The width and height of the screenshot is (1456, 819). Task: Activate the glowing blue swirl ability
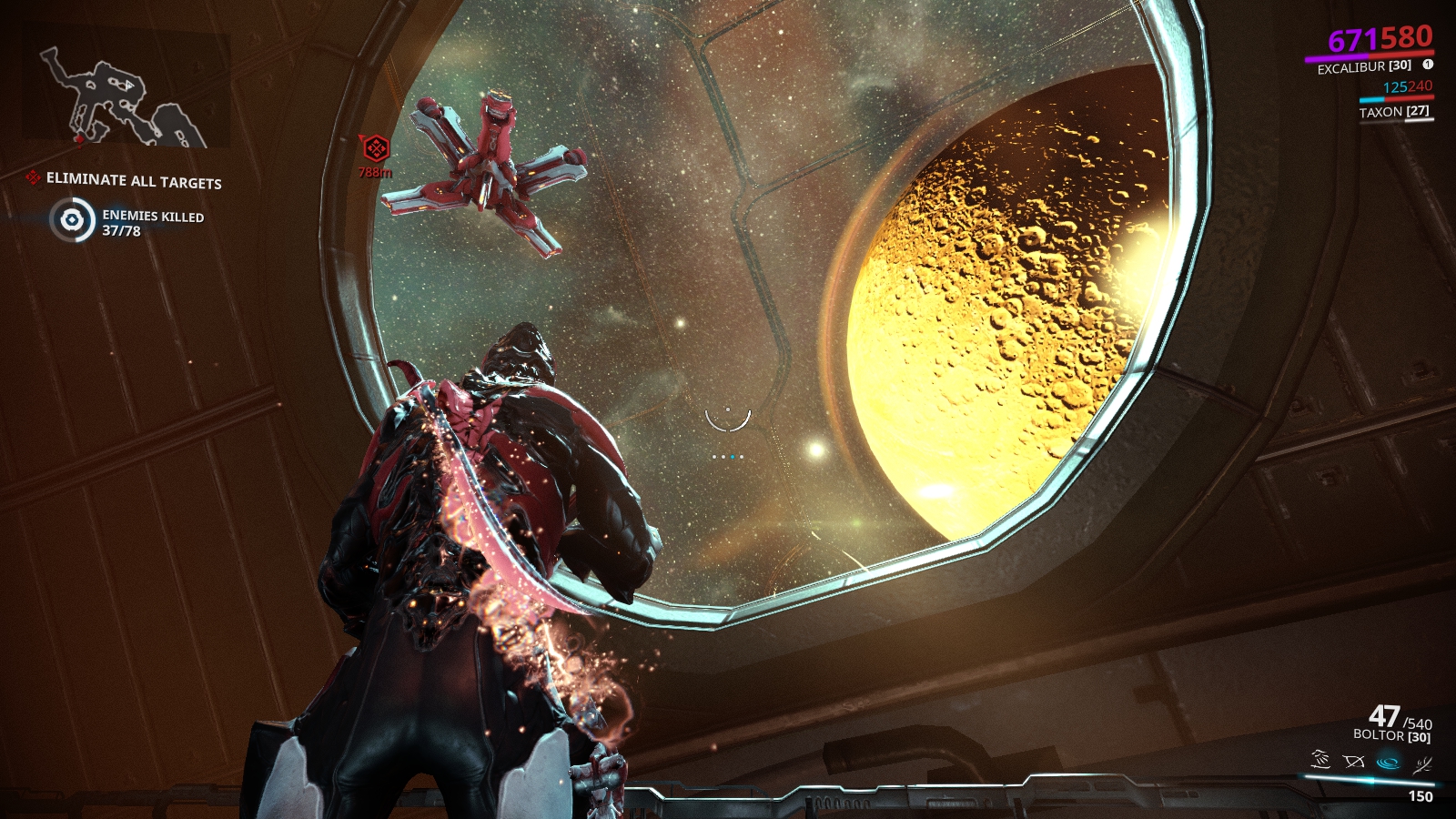point(1389,762)
